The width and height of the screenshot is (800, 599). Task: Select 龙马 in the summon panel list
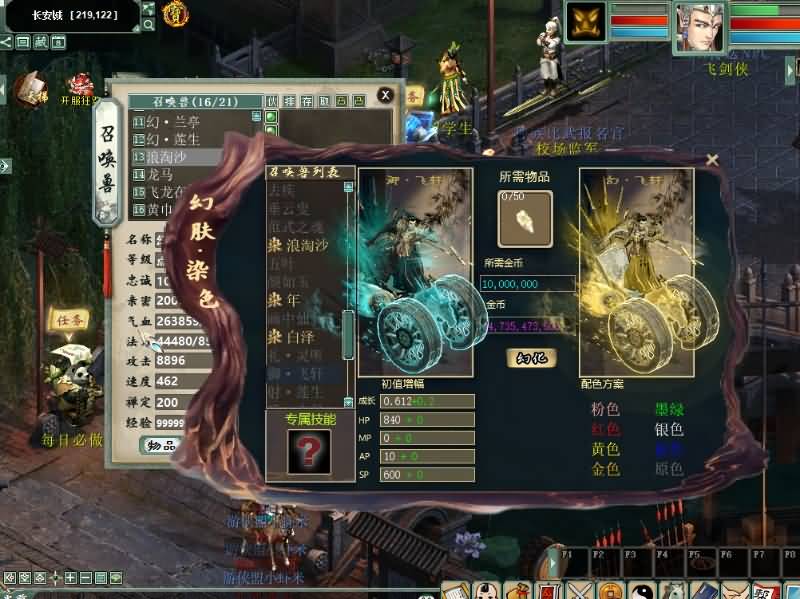click(x=160, y=174)
